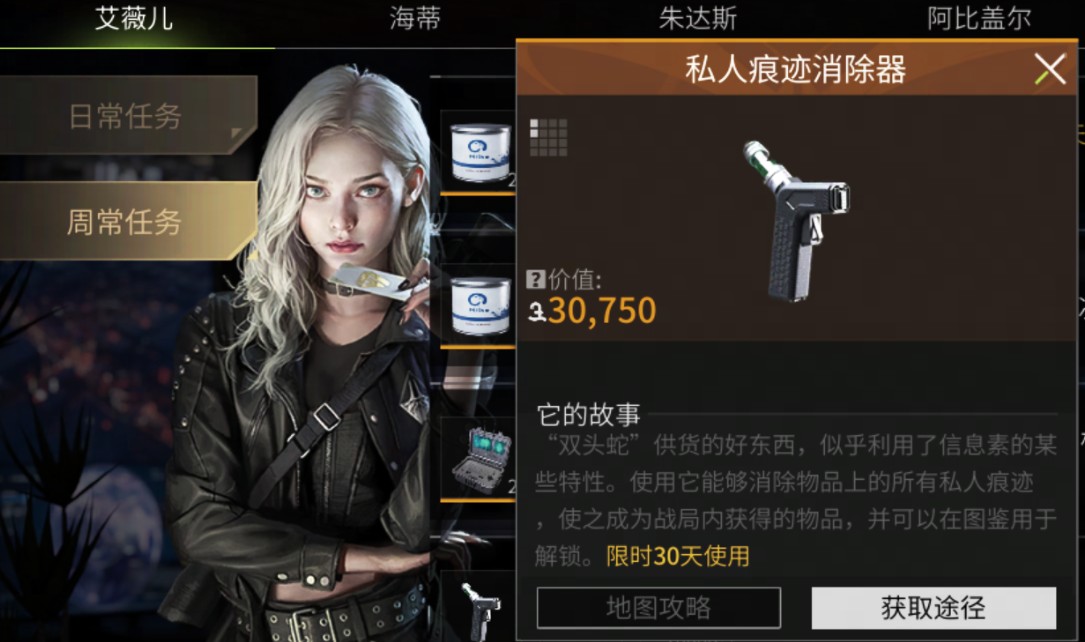Select the 海蒂 character tab

click(x=415, y=18)
